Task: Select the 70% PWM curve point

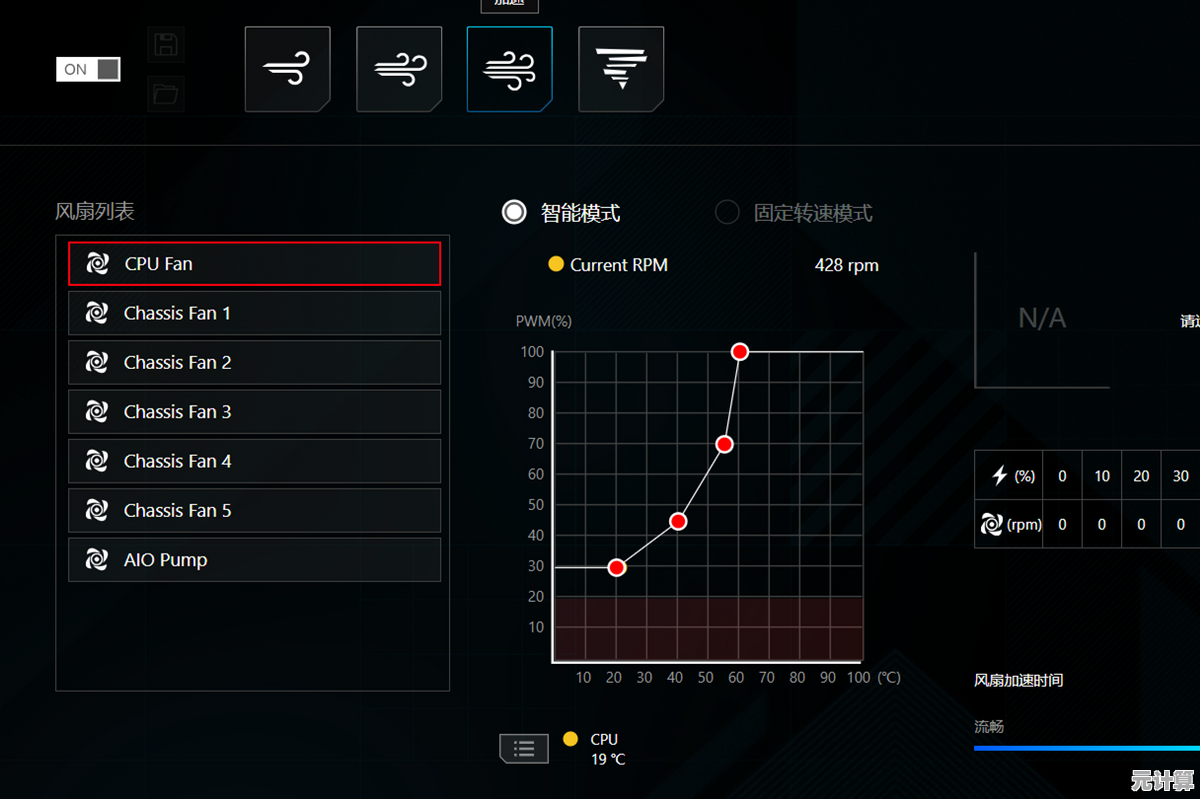Action: coord(725,444)
